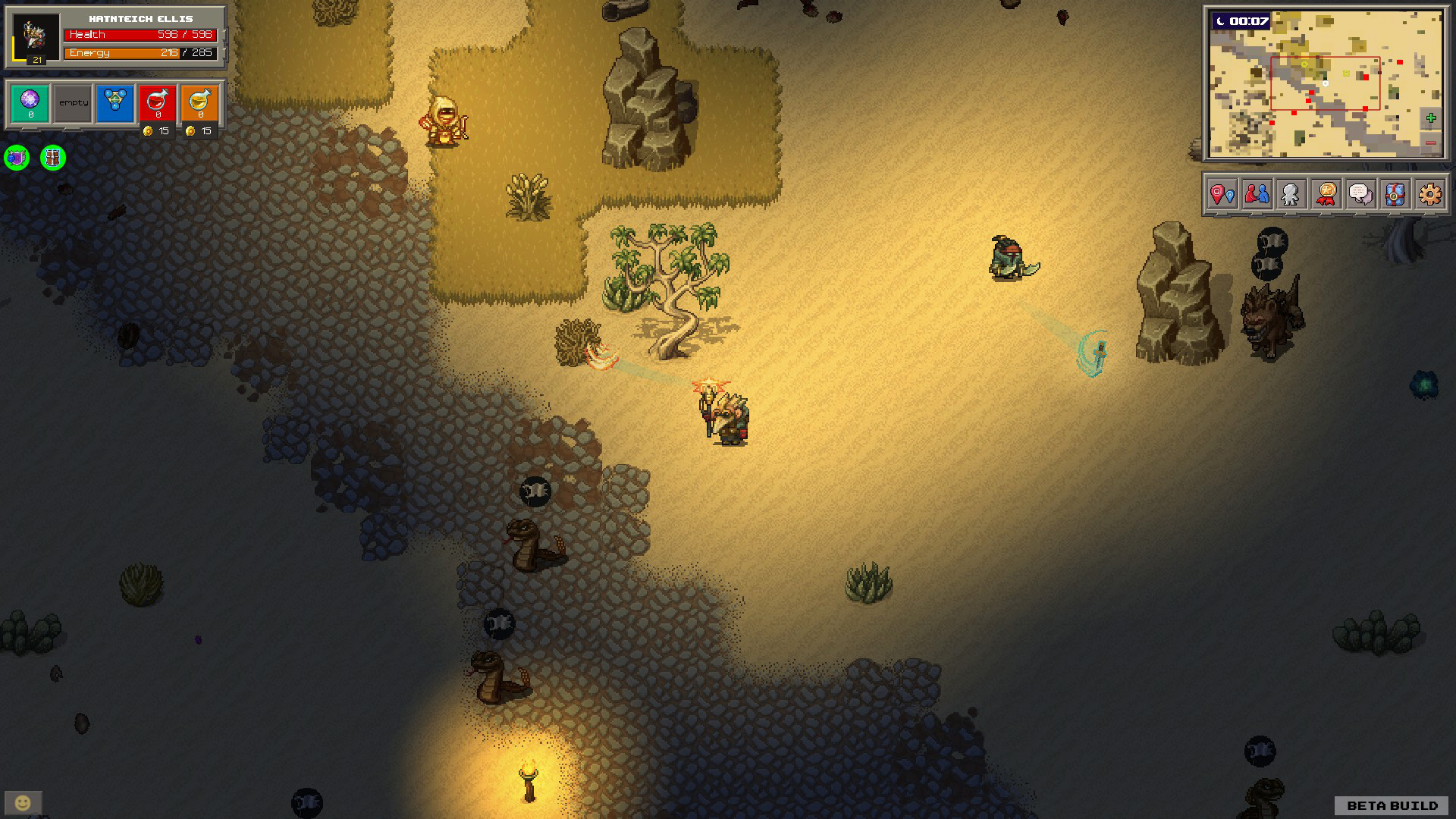
Task: Open the map markers panel
Action: point(1221,196)
